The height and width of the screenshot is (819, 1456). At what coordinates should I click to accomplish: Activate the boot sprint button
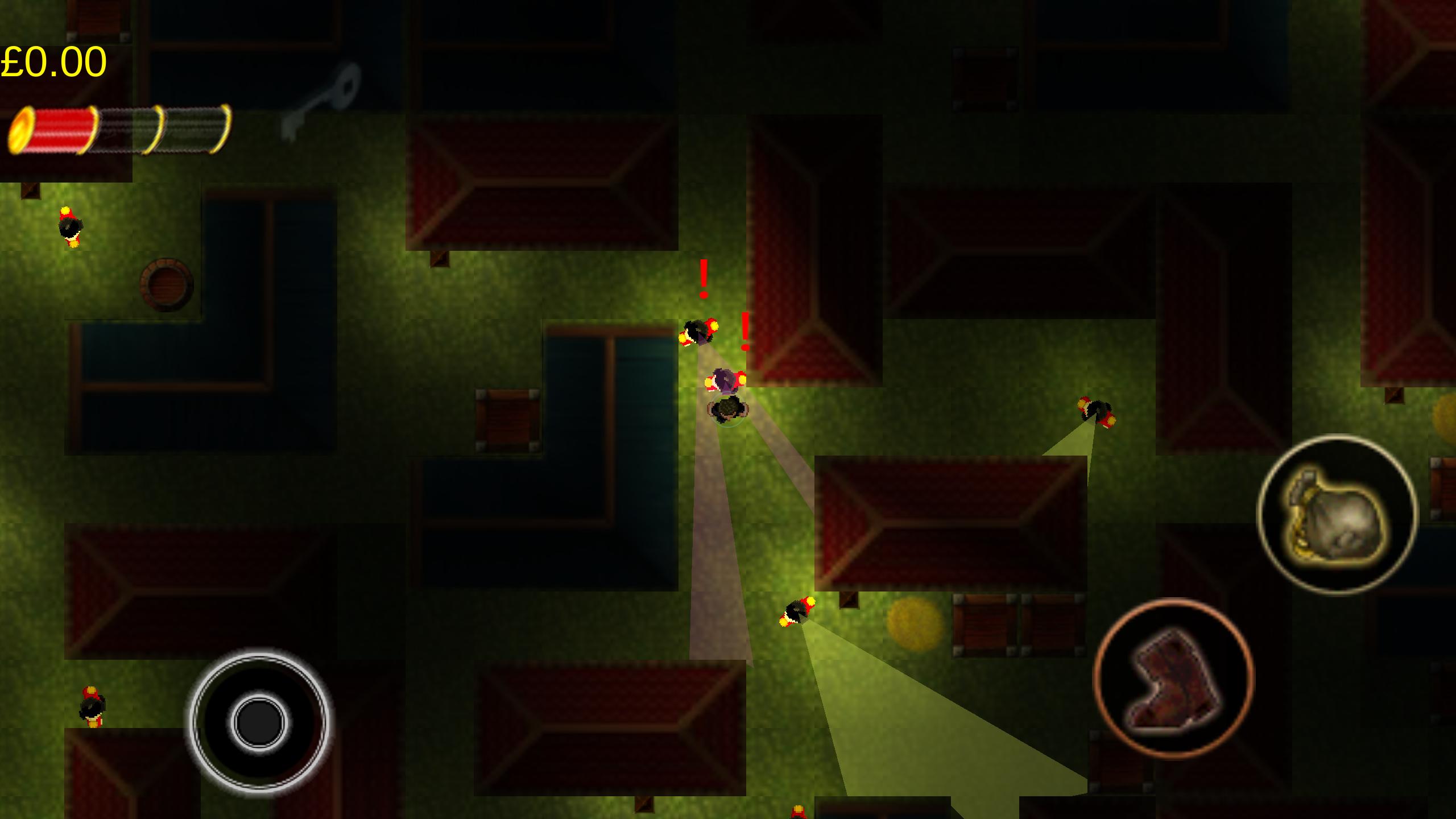click(x=1173, y=679)
